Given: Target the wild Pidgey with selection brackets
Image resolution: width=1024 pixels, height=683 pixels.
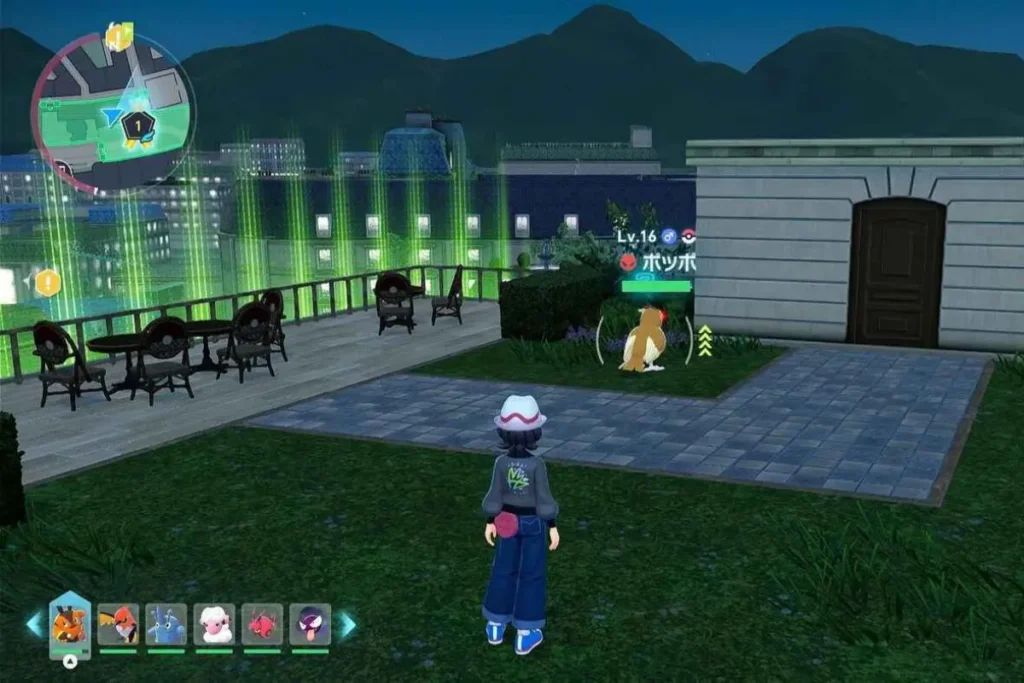Looking at the screenshot, I should pyautogui.click(x=643, y=339).
